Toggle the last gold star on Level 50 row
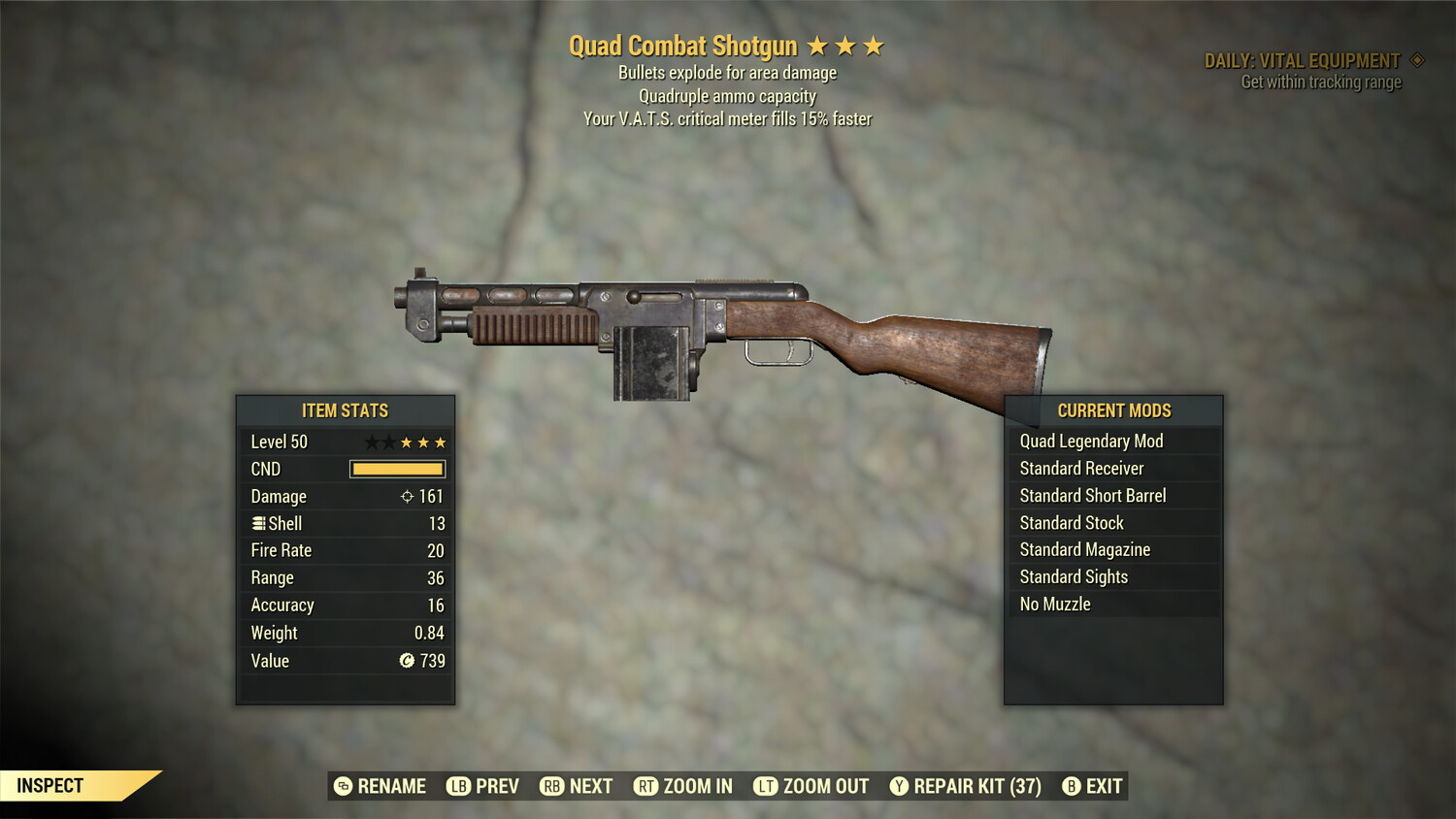This screenshot has height=819, width=1456. click(439, 442)
